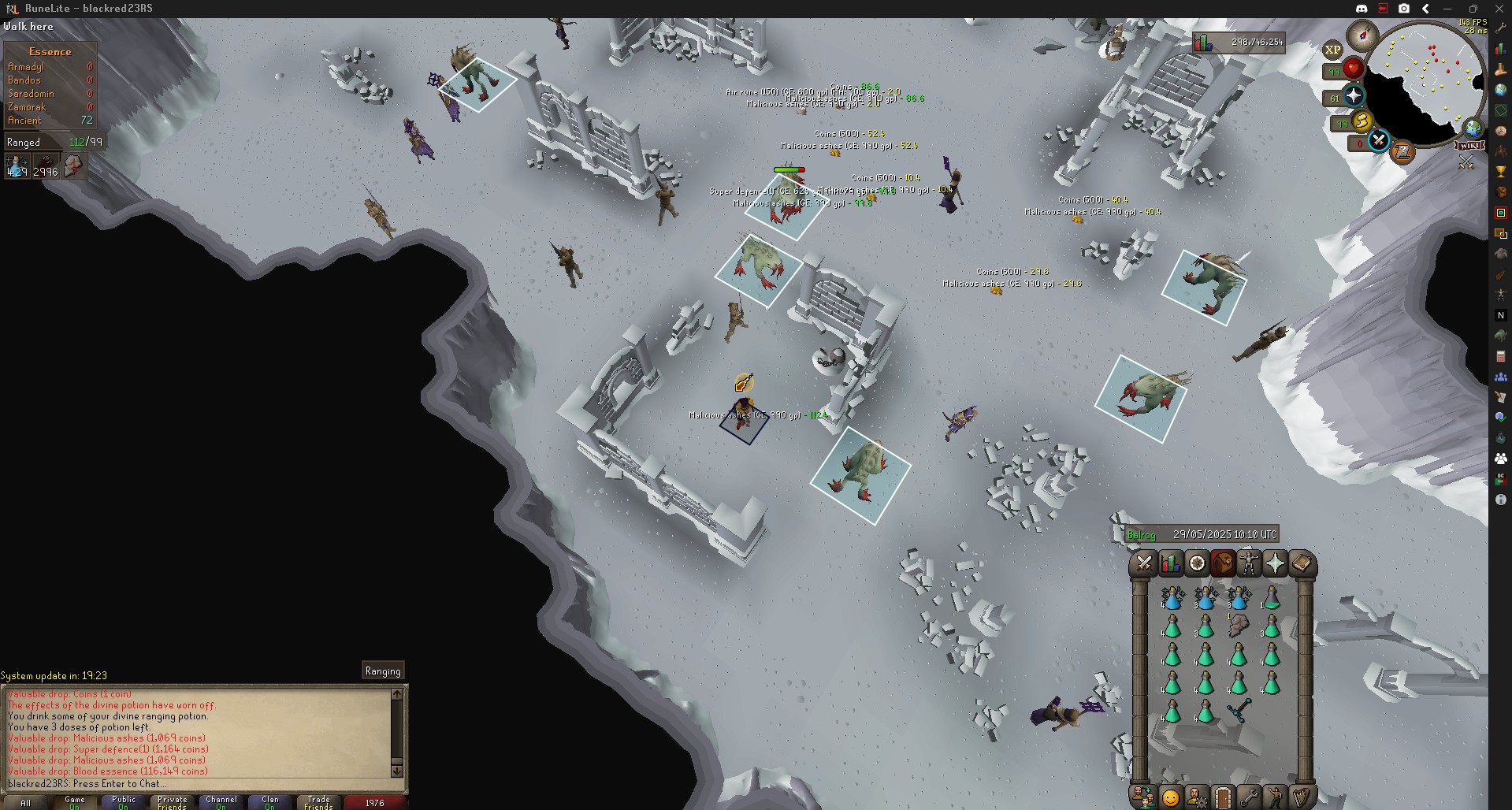Switch chat filter to Game tab
The height and width of the screenshot is (810, 1512).
pos(75,802)
